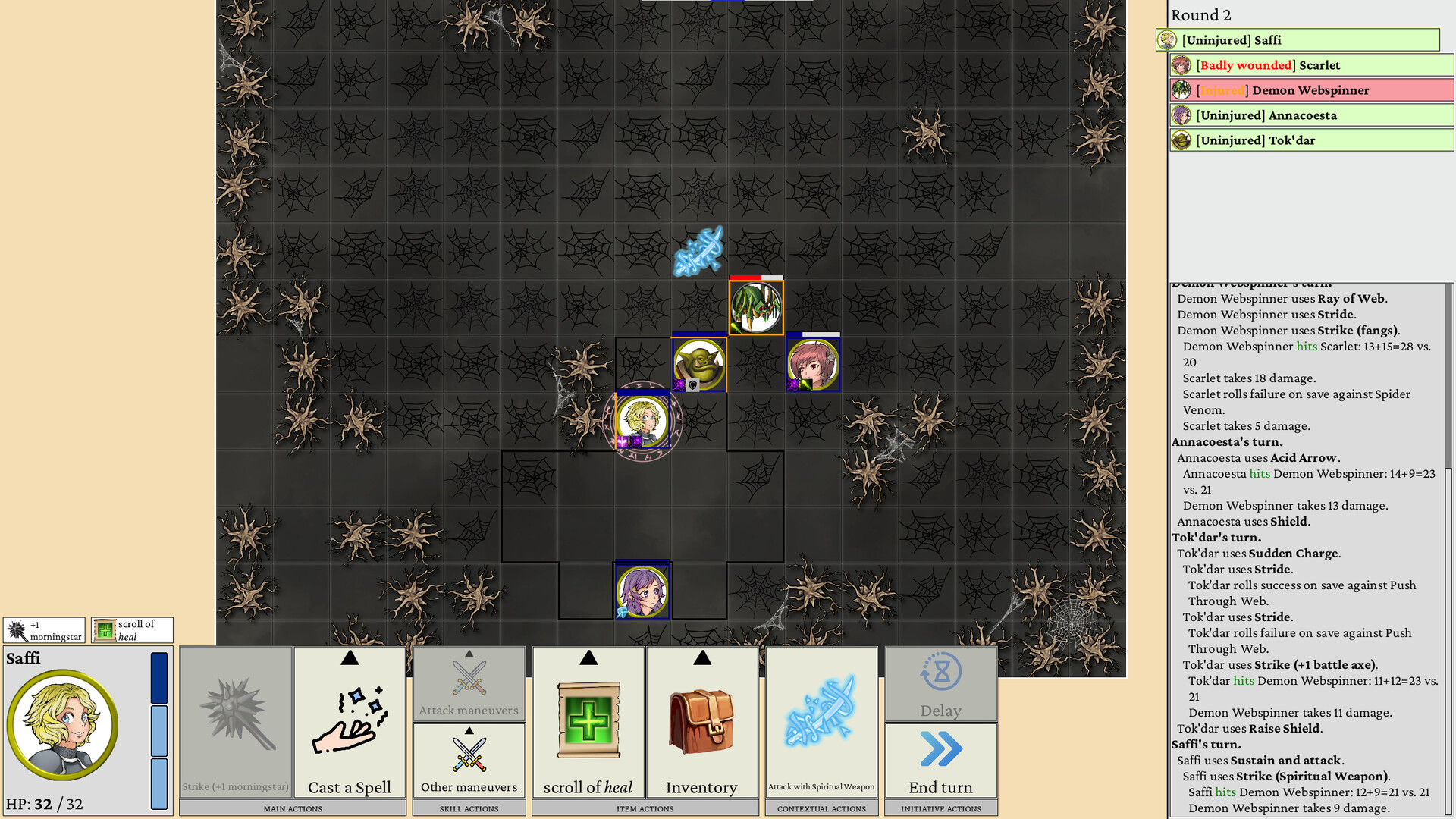
Task: Choose Other maneuvers
Action: point(468,758)
